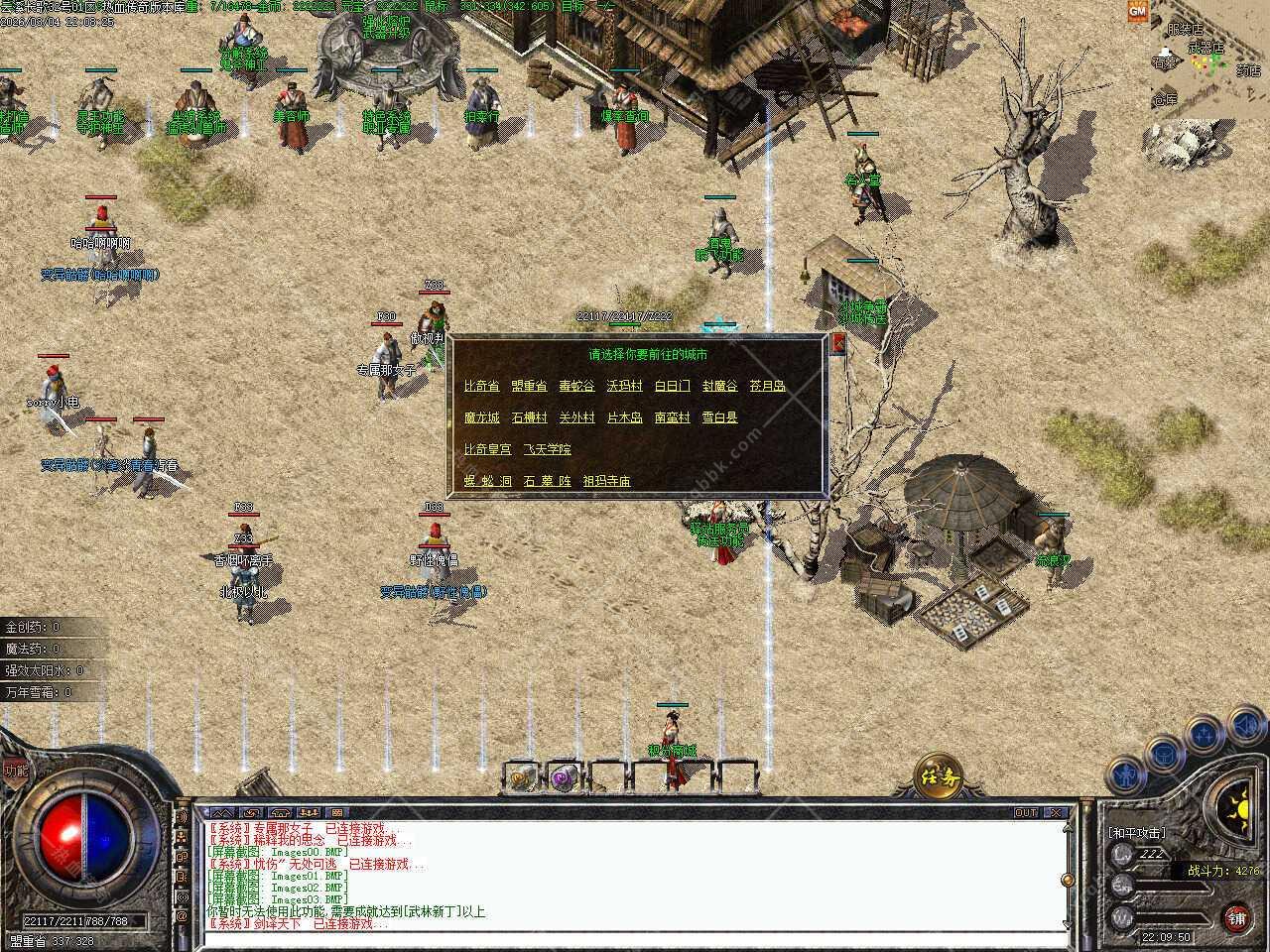Click the orange GM icon

[1137, 10]
